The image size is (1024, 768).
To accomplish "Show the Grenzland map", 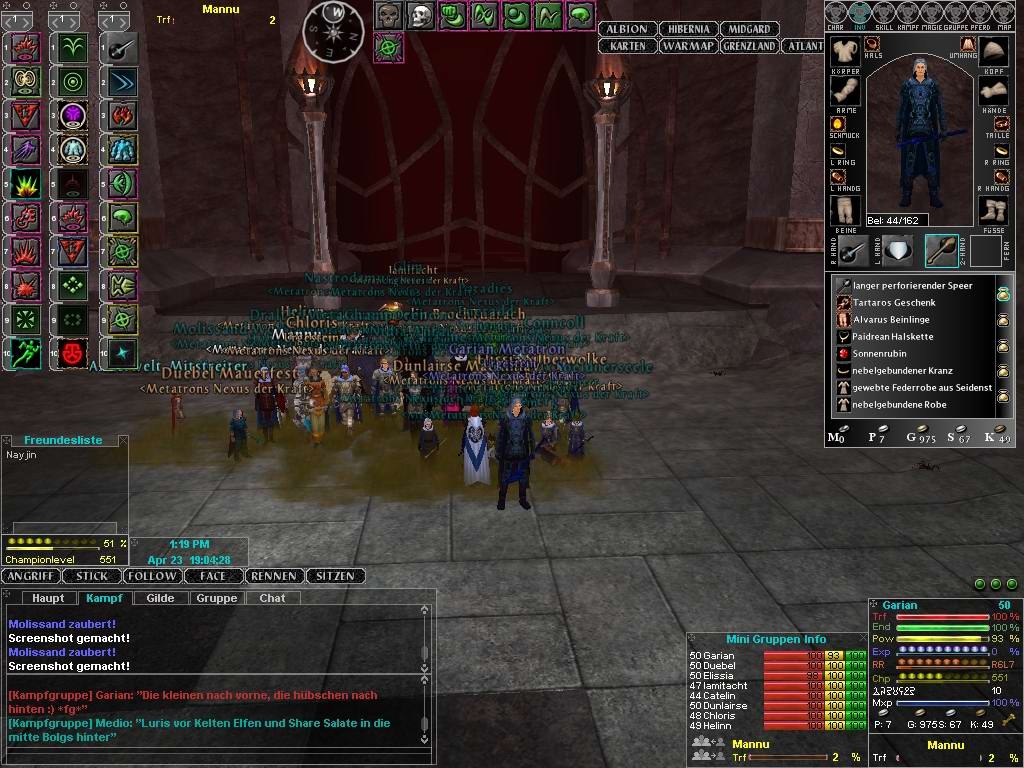I will click(x=750, y=46).
